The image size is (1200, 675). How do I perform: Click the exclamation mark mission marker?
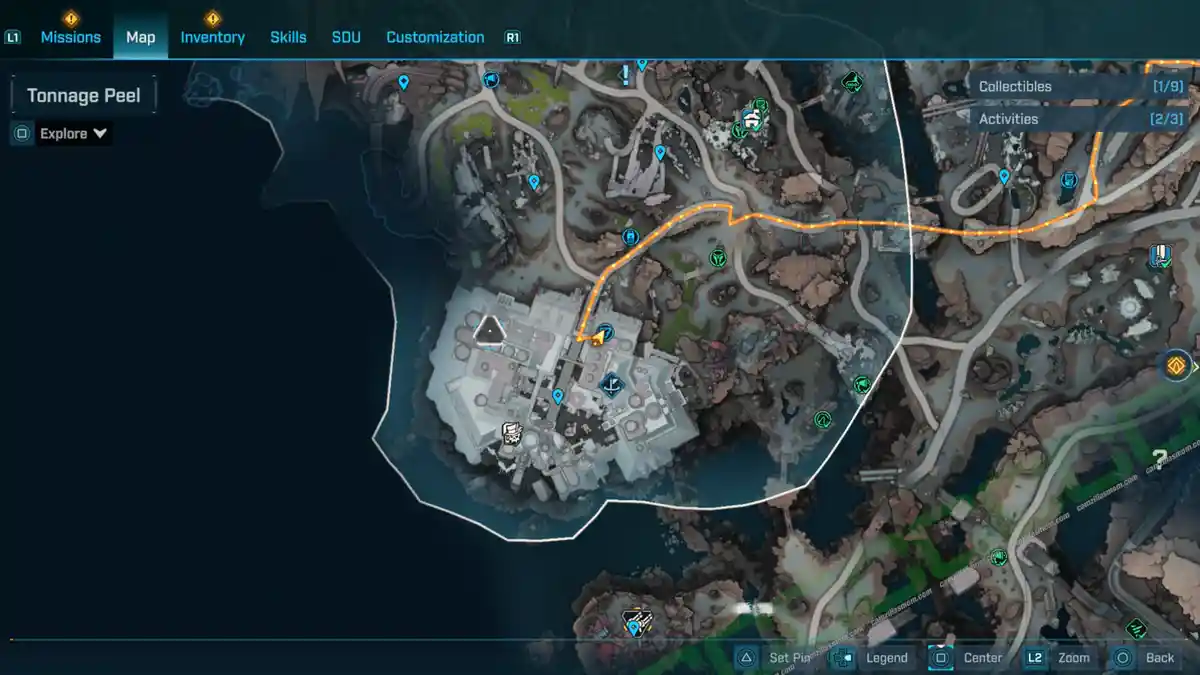pyautogui.click(x=626, y=75)
